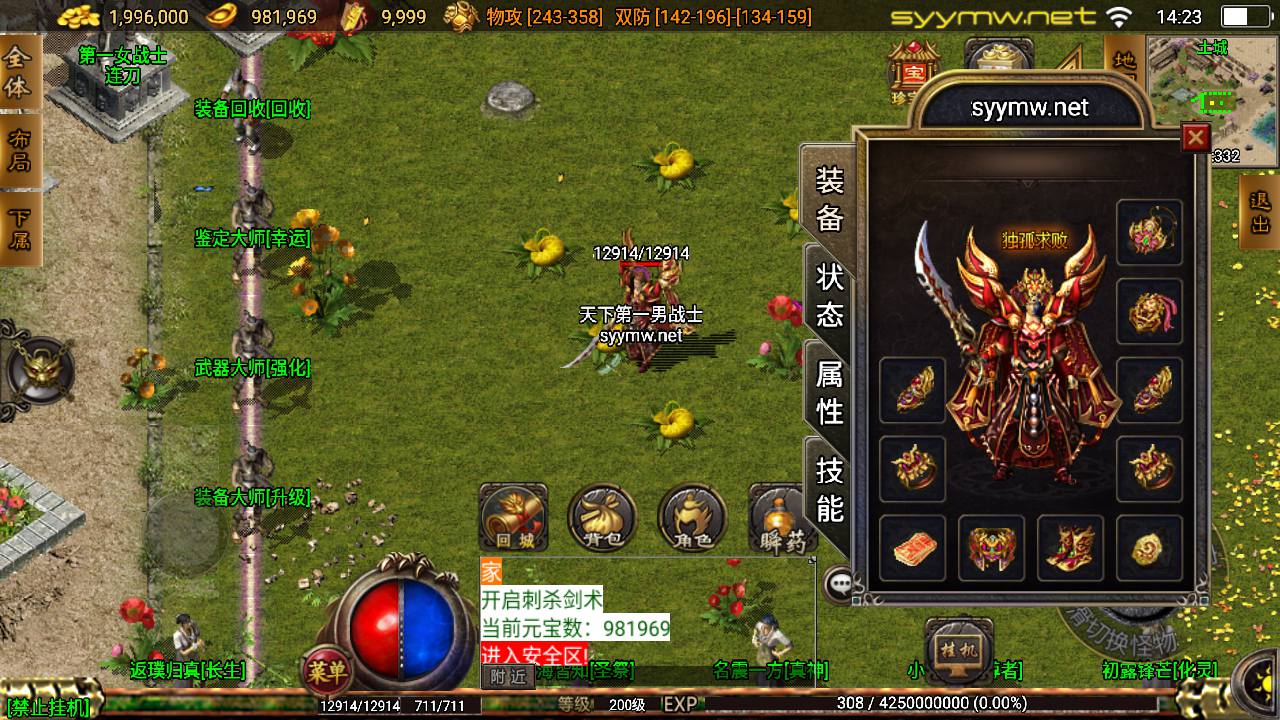Close the character equipment panel
1280x720 pixels.
pos(1195,137)
